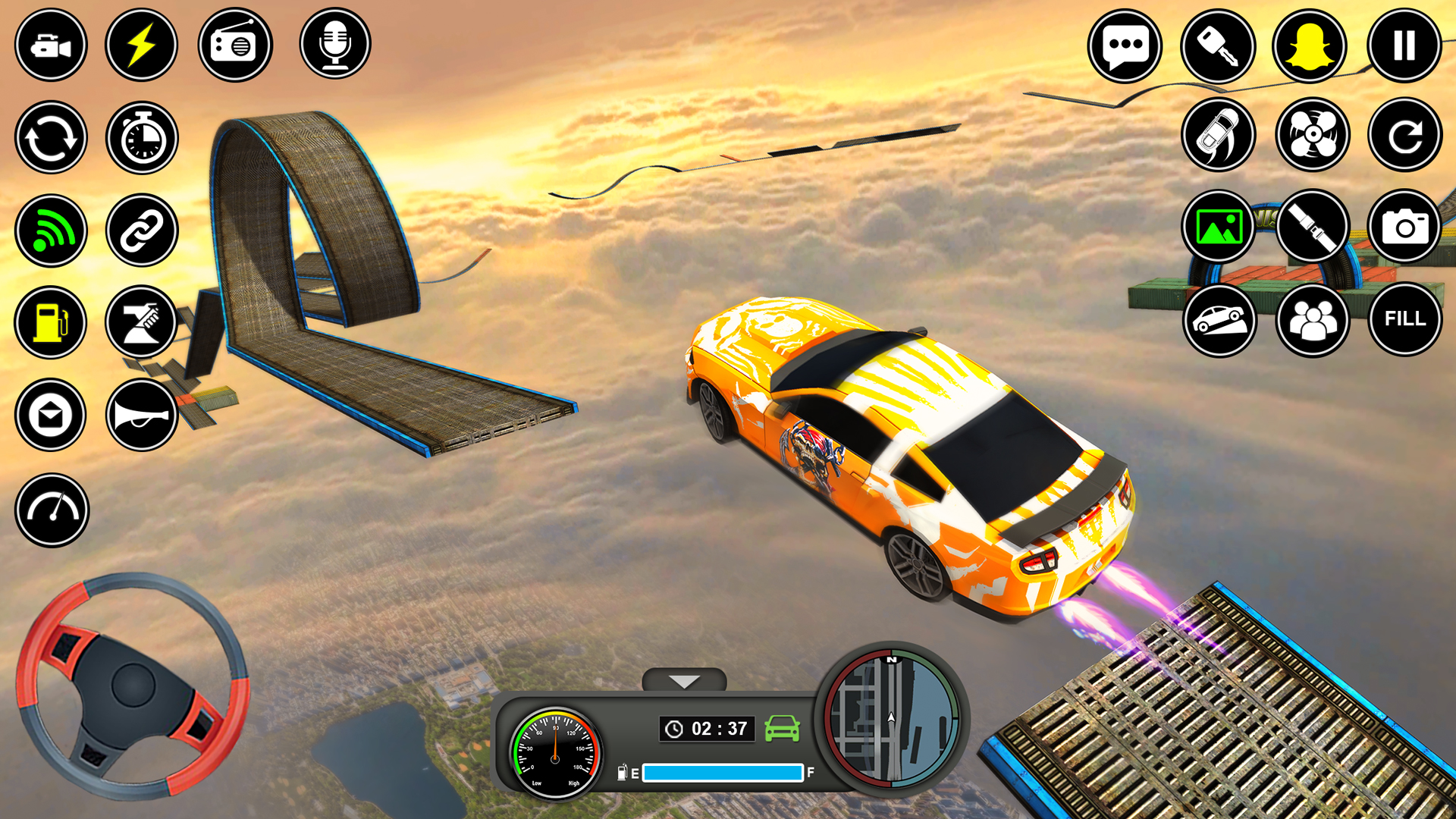Viewport: 1456px width, 819px height.
Task: Enable the green WiFi signal toggle
Action: 51,231
